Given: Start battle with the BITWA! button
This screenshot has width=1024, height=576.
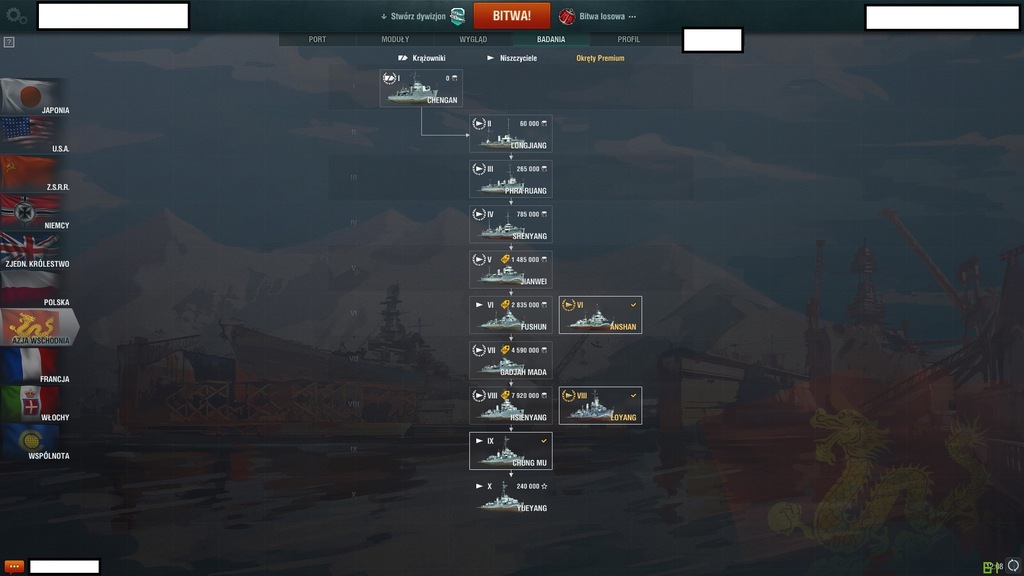Looking at the screenshot, I should coord(511,16).
